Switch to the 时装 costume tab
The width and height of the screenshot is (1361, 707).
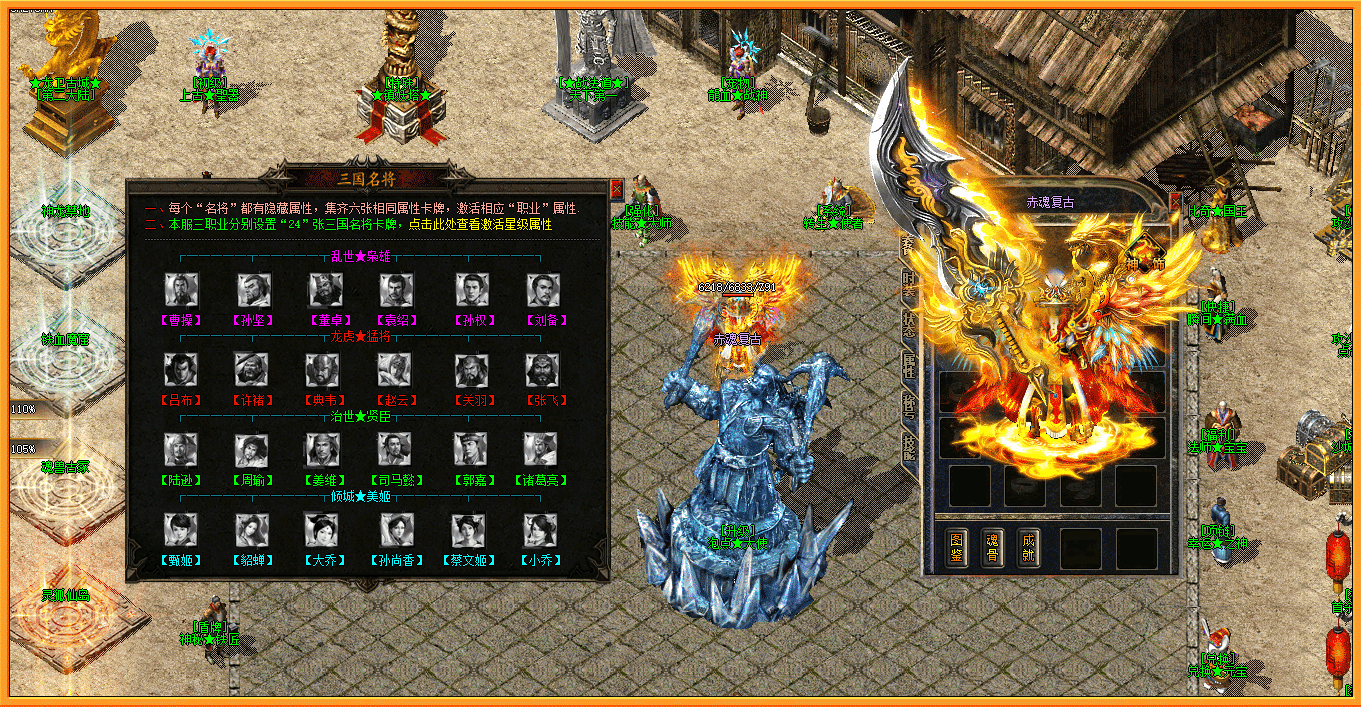[x=908, y=285]
